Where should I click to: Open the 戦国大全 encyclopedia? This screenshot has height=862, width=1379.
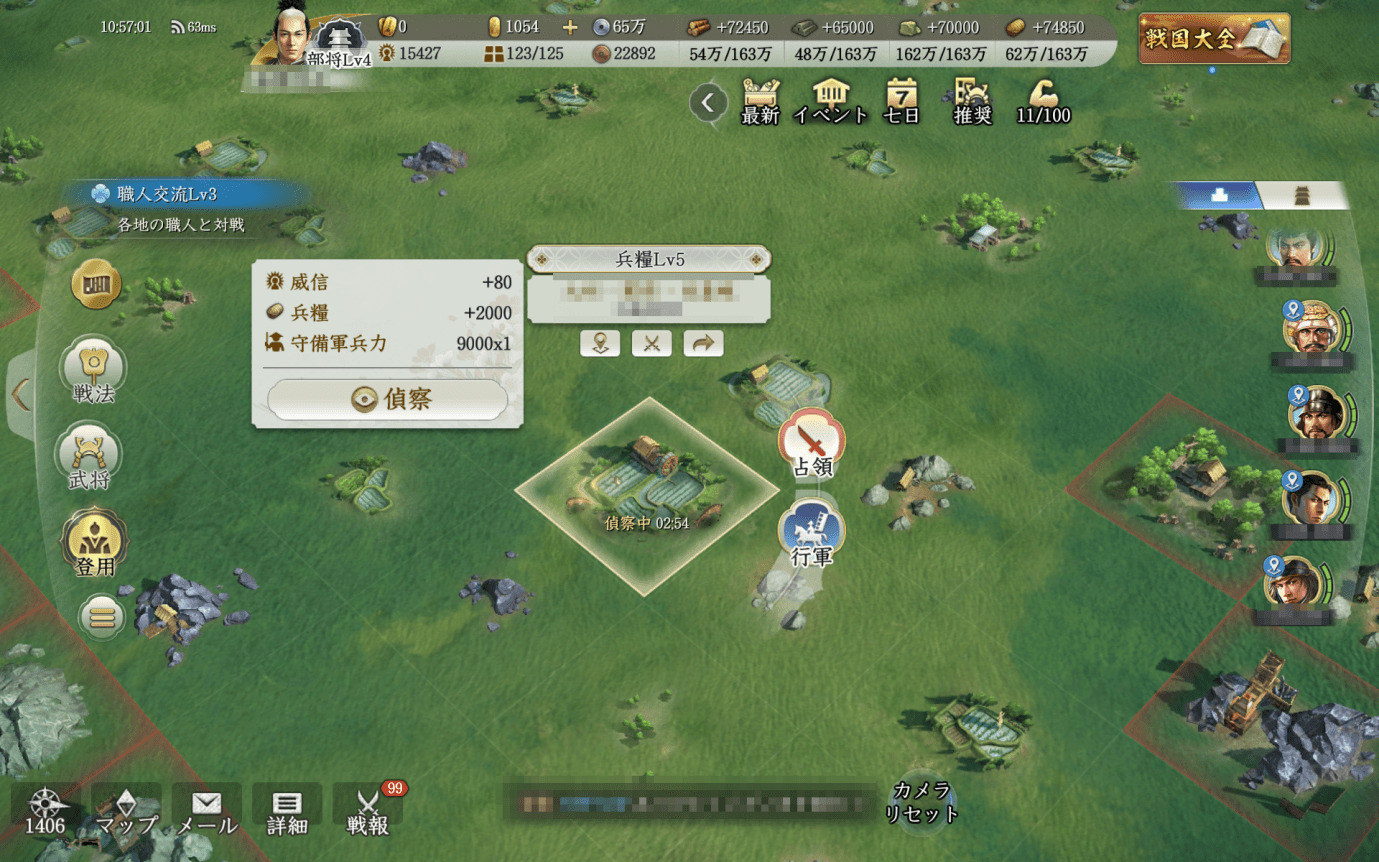tap(1214, 39)
